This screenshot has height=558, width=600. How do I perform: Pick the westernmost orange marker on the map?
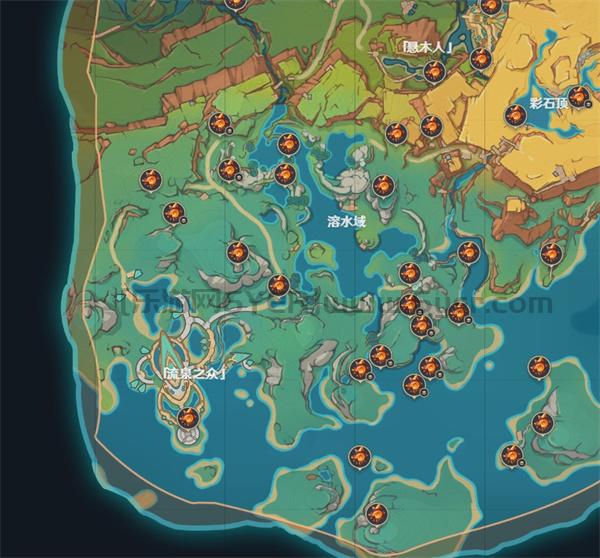coord(149,180)
